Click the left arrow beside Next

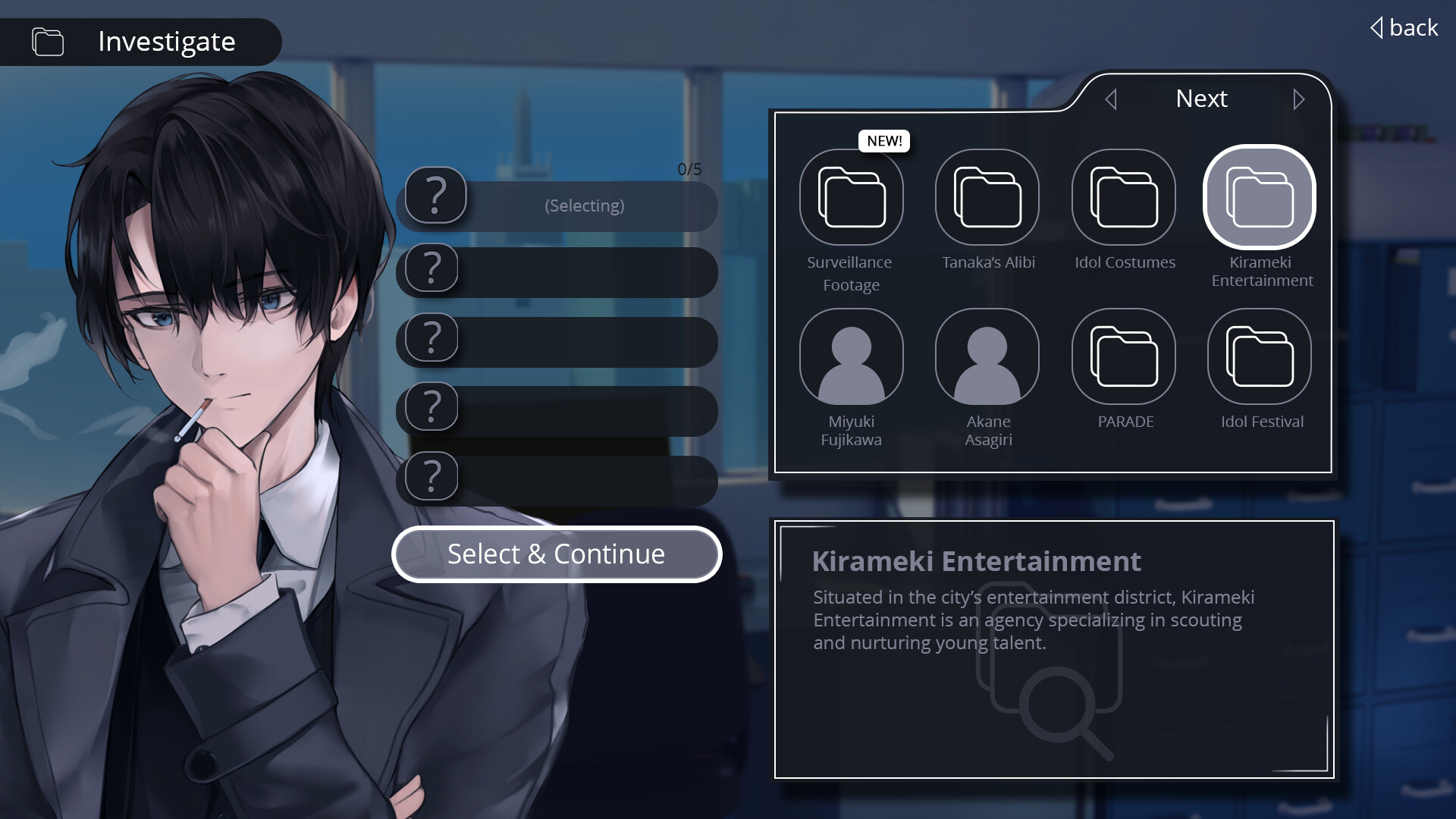tap(1112, 99)
